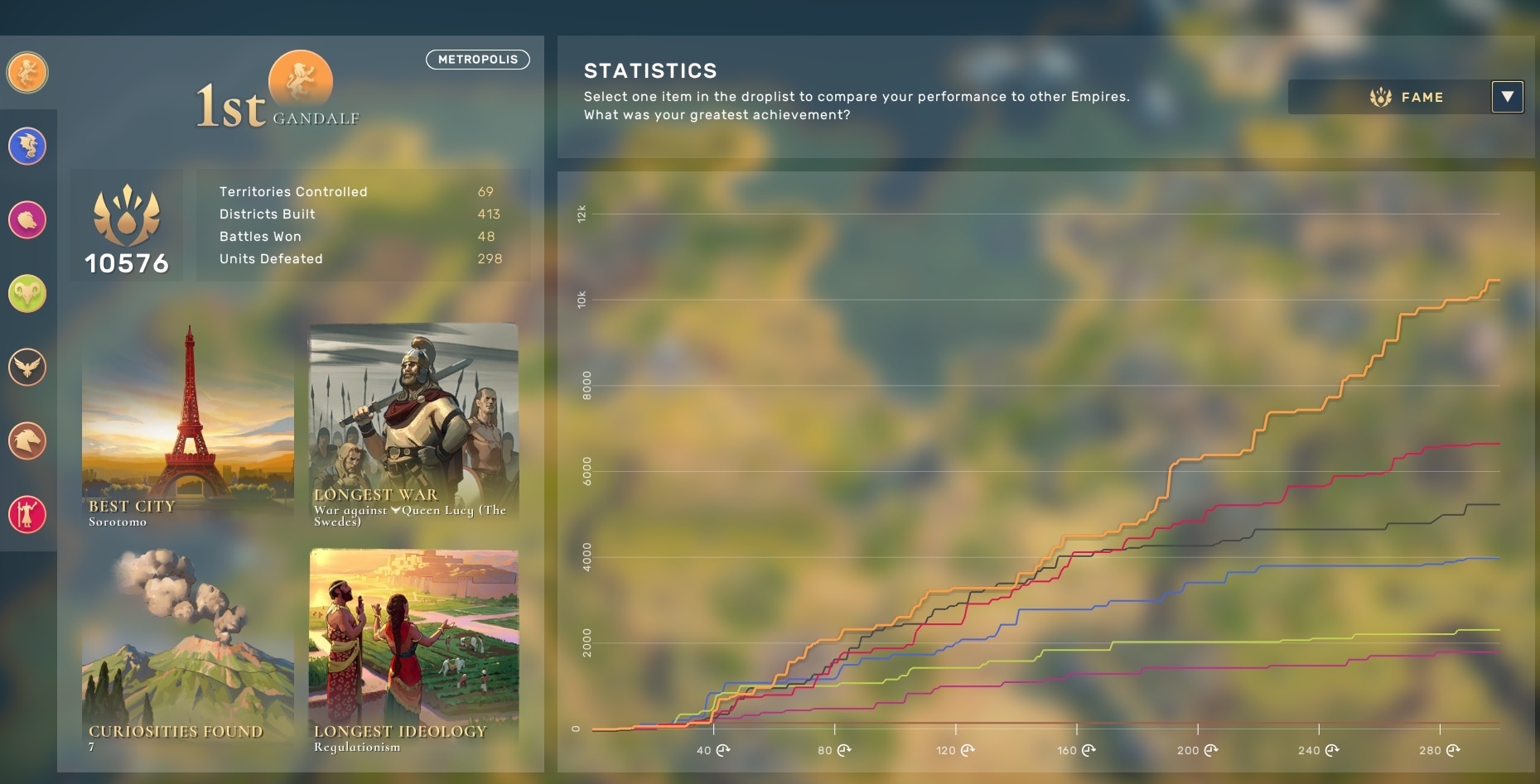Select the green ram empire icon
The width and height of the screenshot is (1540, 784).
[x=27, y=294]
